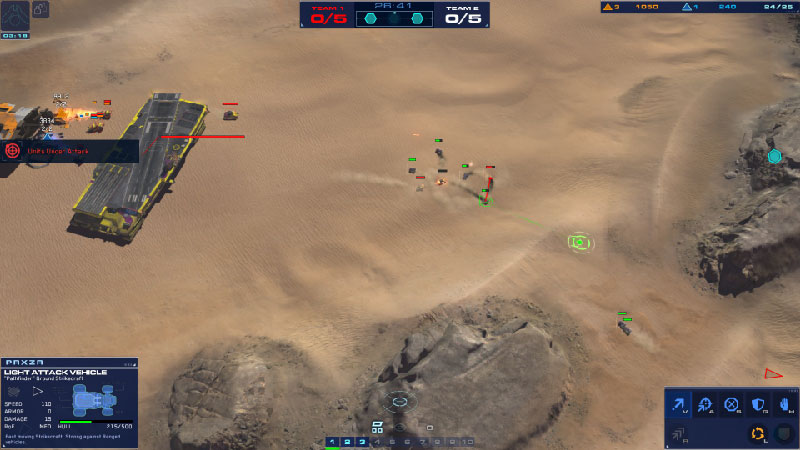Select the Attack Move crosshair command

click(x=706, y=405)
